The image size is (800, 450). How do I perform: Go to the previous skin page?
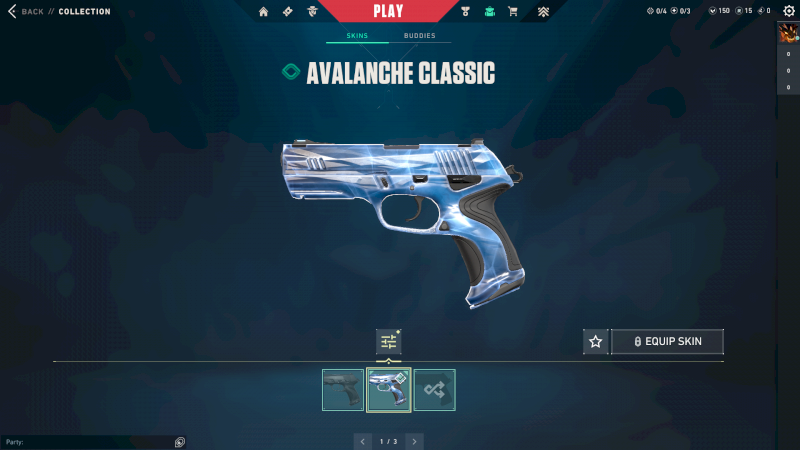[363, 441]
